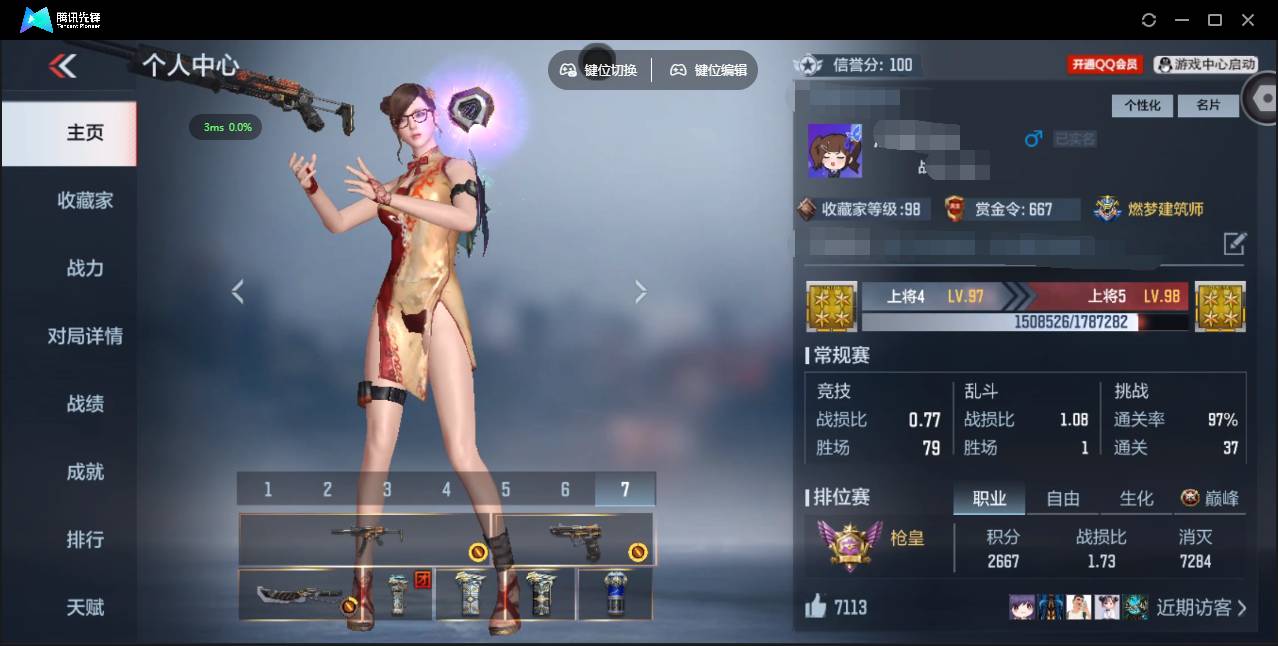Click the 开通QQ会员 button

(1105, 65)
